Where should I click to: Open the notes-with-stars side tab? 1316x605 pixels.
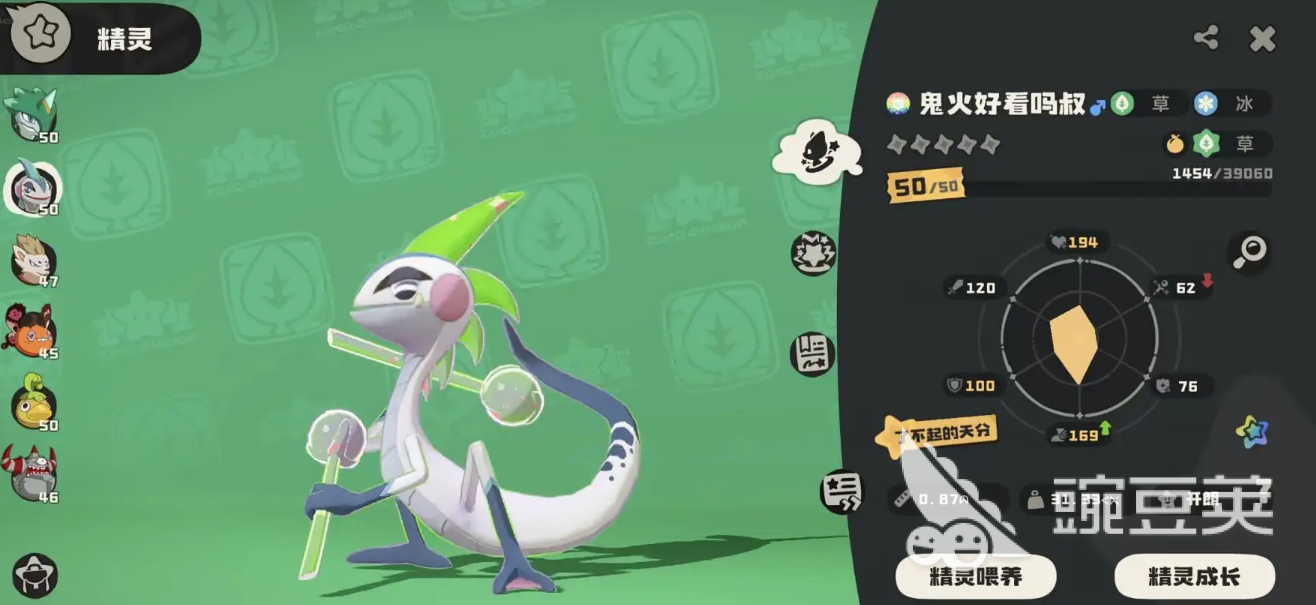[x=840, y=490]
